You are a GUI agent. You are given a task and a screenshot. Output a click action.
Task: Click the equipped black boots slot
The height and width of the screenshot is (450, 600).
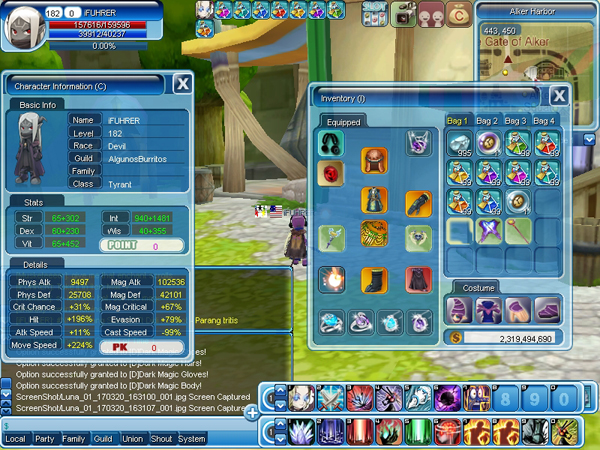tap(374, 280)
